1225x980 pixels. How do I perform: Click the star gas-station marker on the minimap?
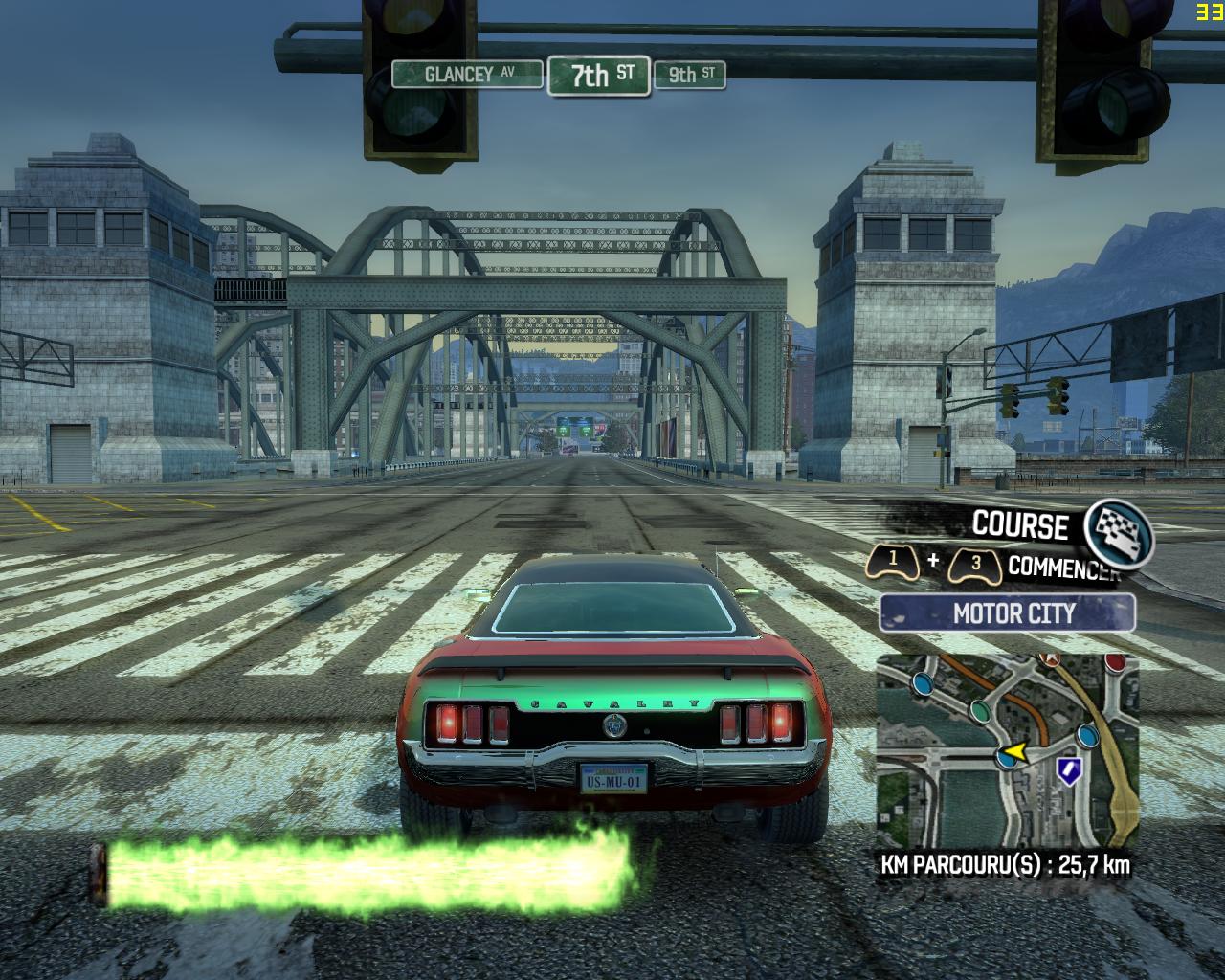pyautogui.click(x=1050, y=657)
